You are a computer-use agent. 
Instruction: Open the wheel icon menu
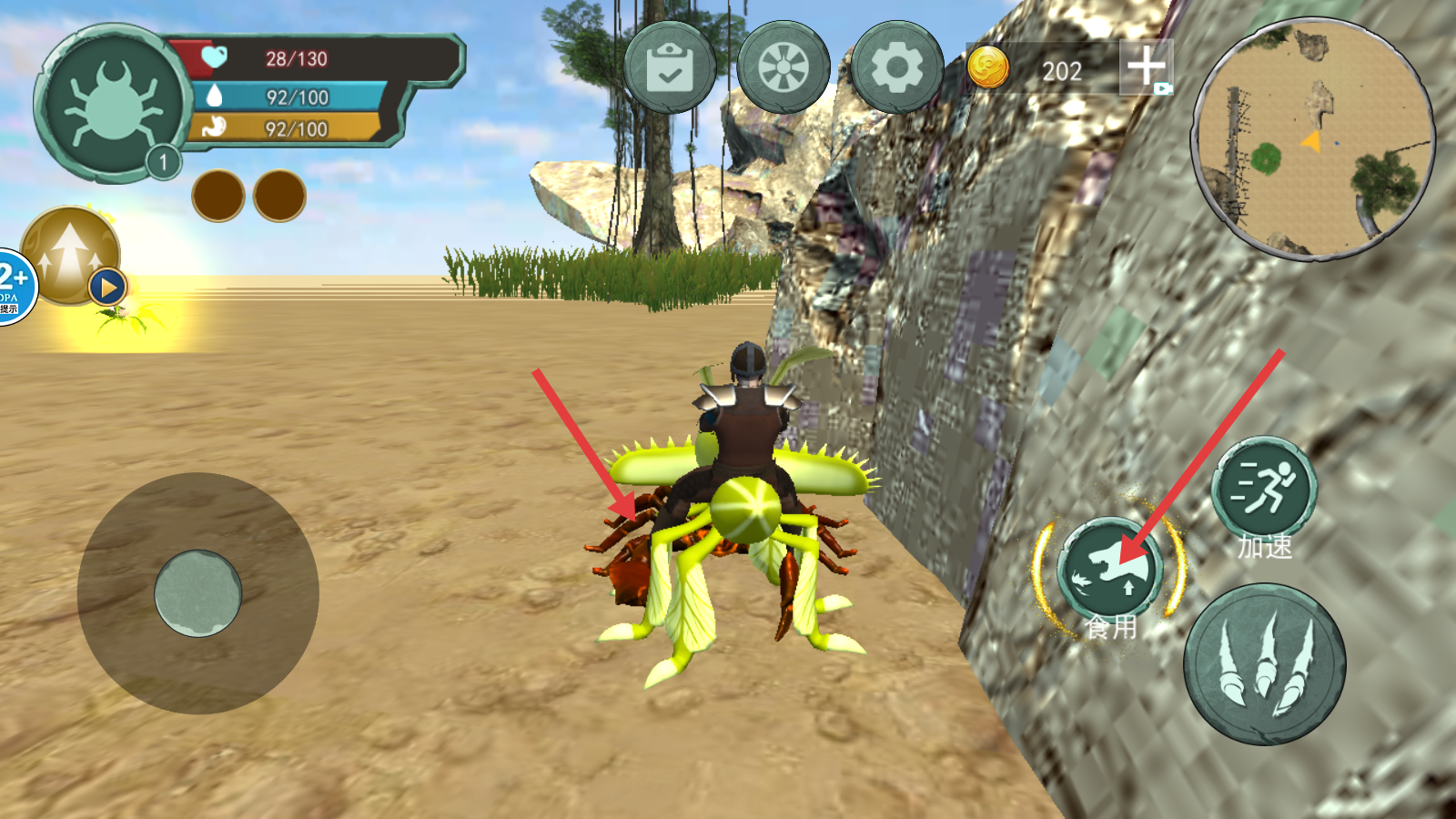783,67
